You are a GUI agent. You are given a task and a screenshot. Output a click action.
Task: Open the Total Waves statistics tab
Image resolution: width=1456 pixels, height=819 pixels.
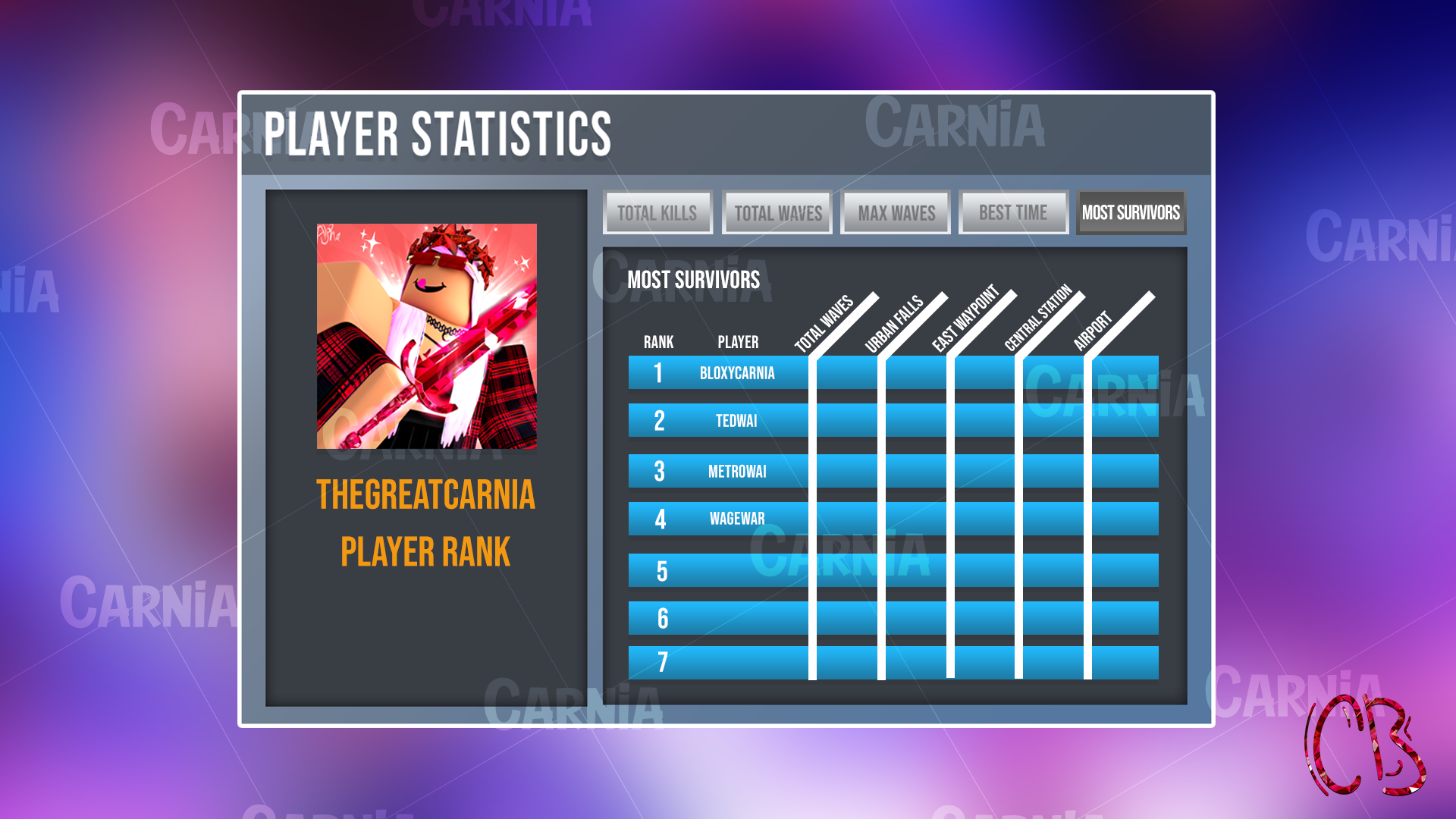point(777,213)
